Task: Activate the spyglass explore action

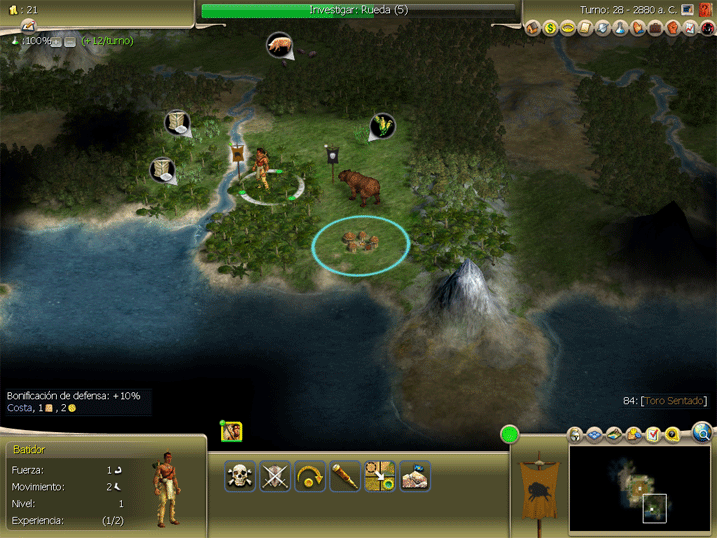Action: [x=344, y=476]
